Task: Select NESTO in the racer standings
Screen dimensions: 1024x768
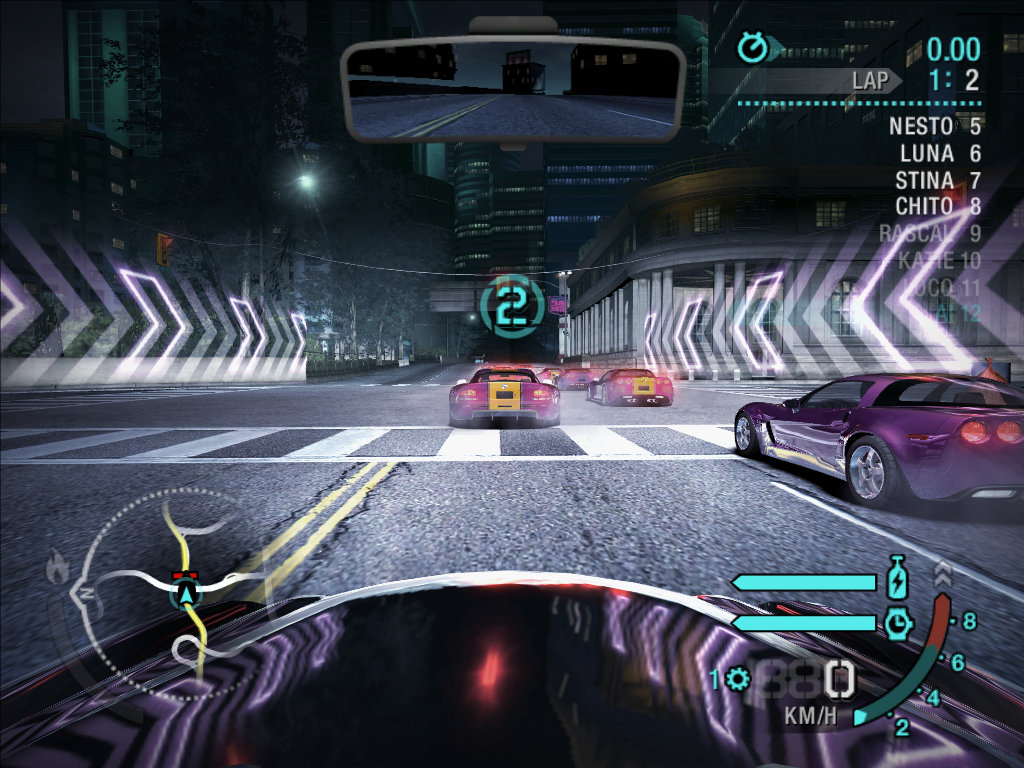Action: click(923, 127)
